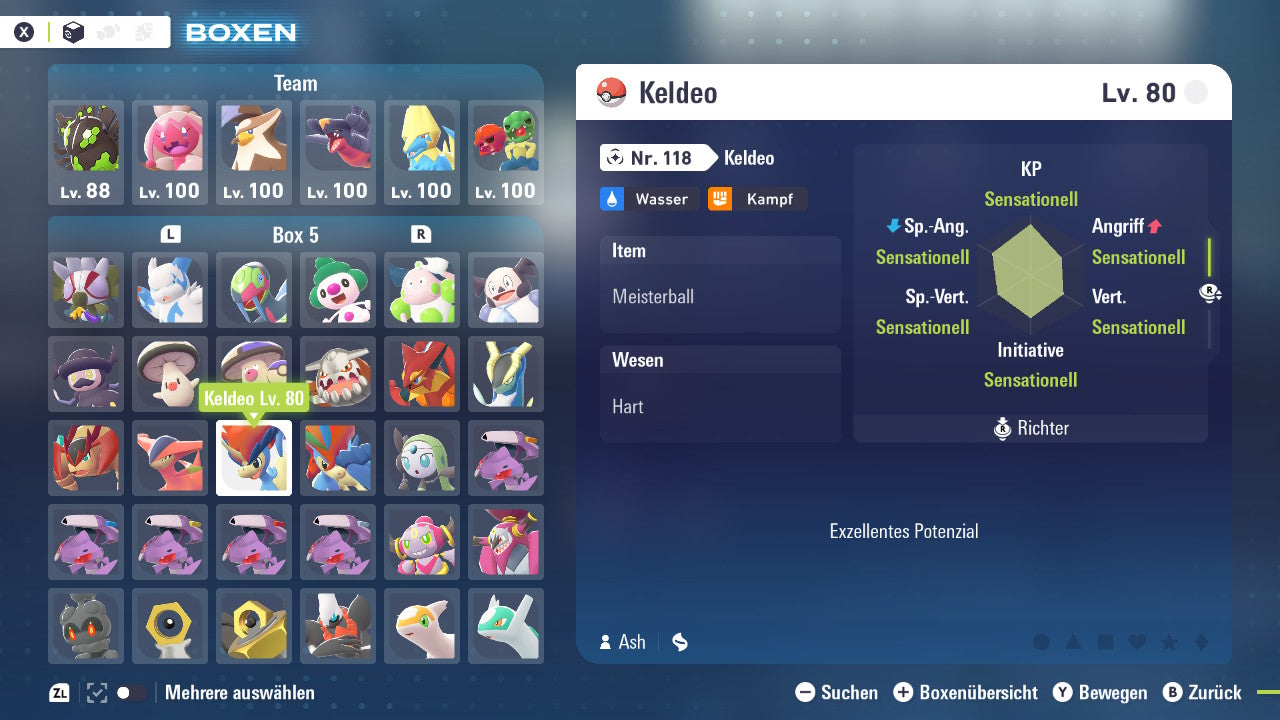Switch to the Team section

point(295,84)
